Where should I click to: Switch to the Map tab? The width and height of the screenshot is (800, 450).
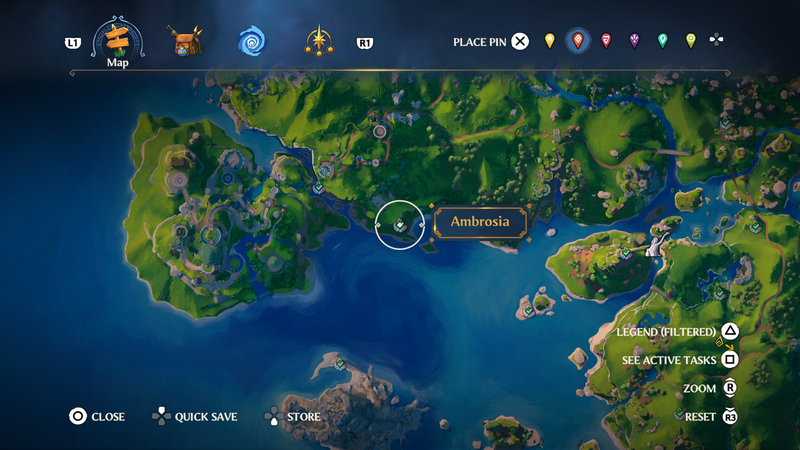118,42
